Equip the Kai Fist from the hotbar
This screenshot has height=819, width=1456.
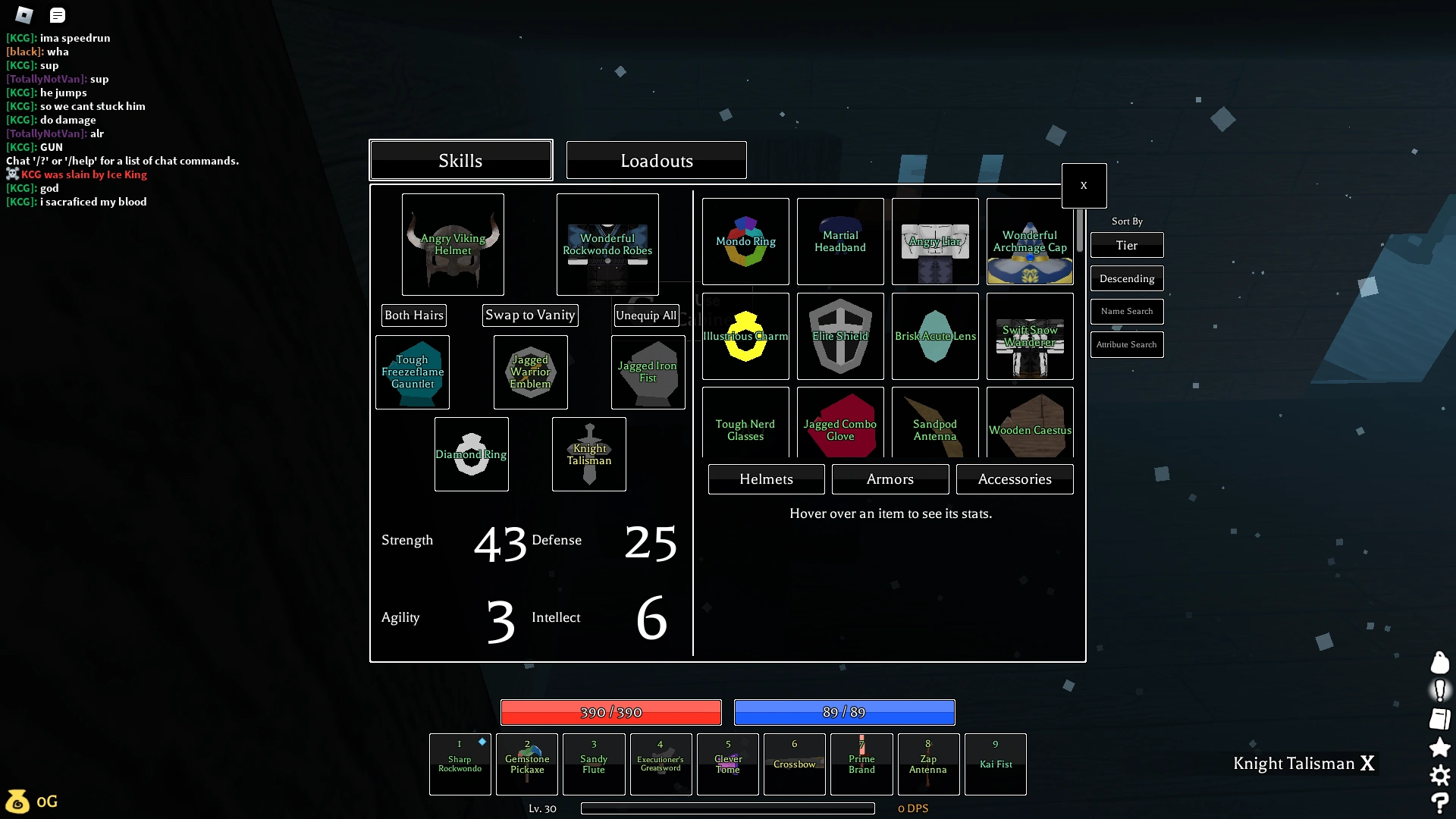coord(995,764)
